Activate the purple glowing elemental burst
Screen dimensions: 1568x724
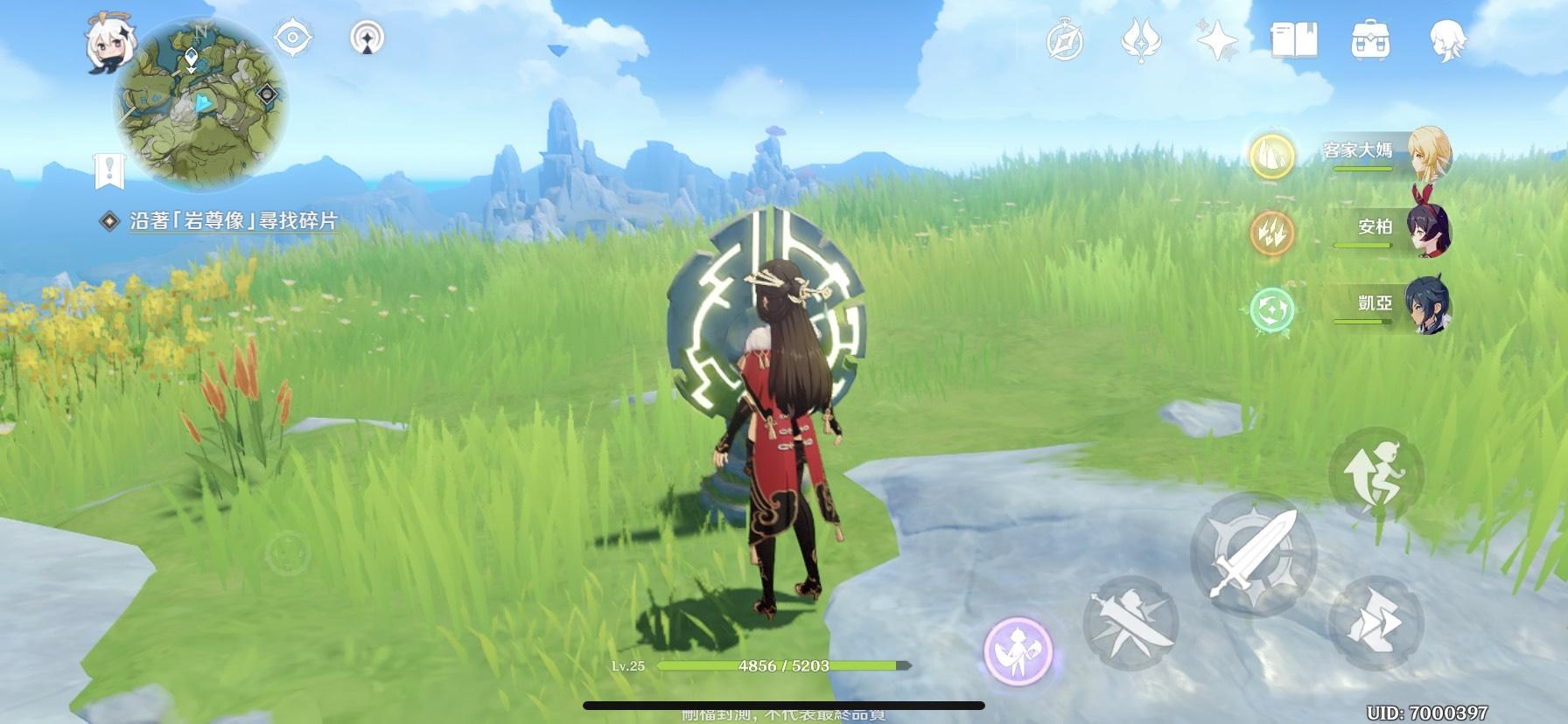pyautogui.click(x=1017, y=651)
